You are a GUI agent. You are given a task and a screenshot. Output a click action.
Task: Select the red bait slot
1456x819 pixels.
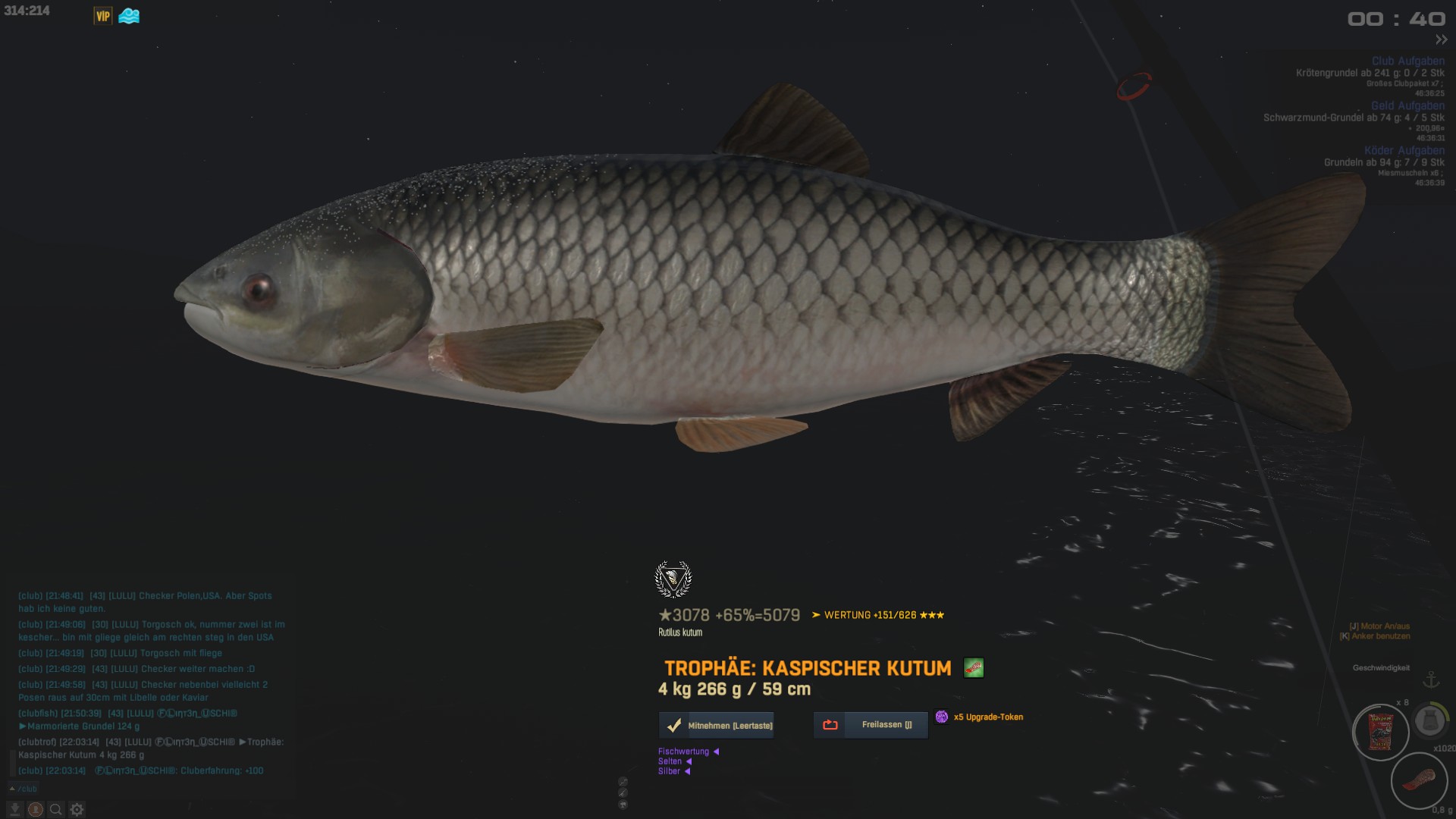pos(1418,781)
